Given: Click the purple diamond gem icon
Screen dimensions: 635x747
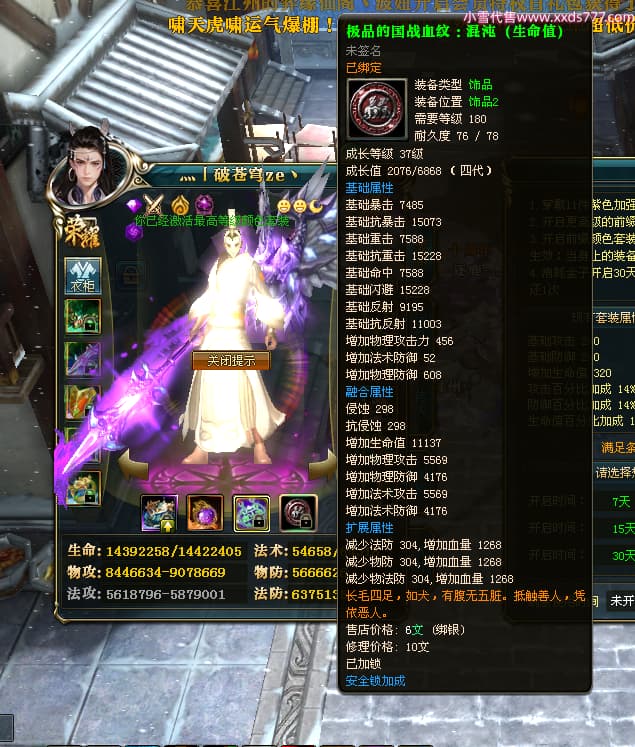Looking at the screenshot, I should (x=135, y=205).
